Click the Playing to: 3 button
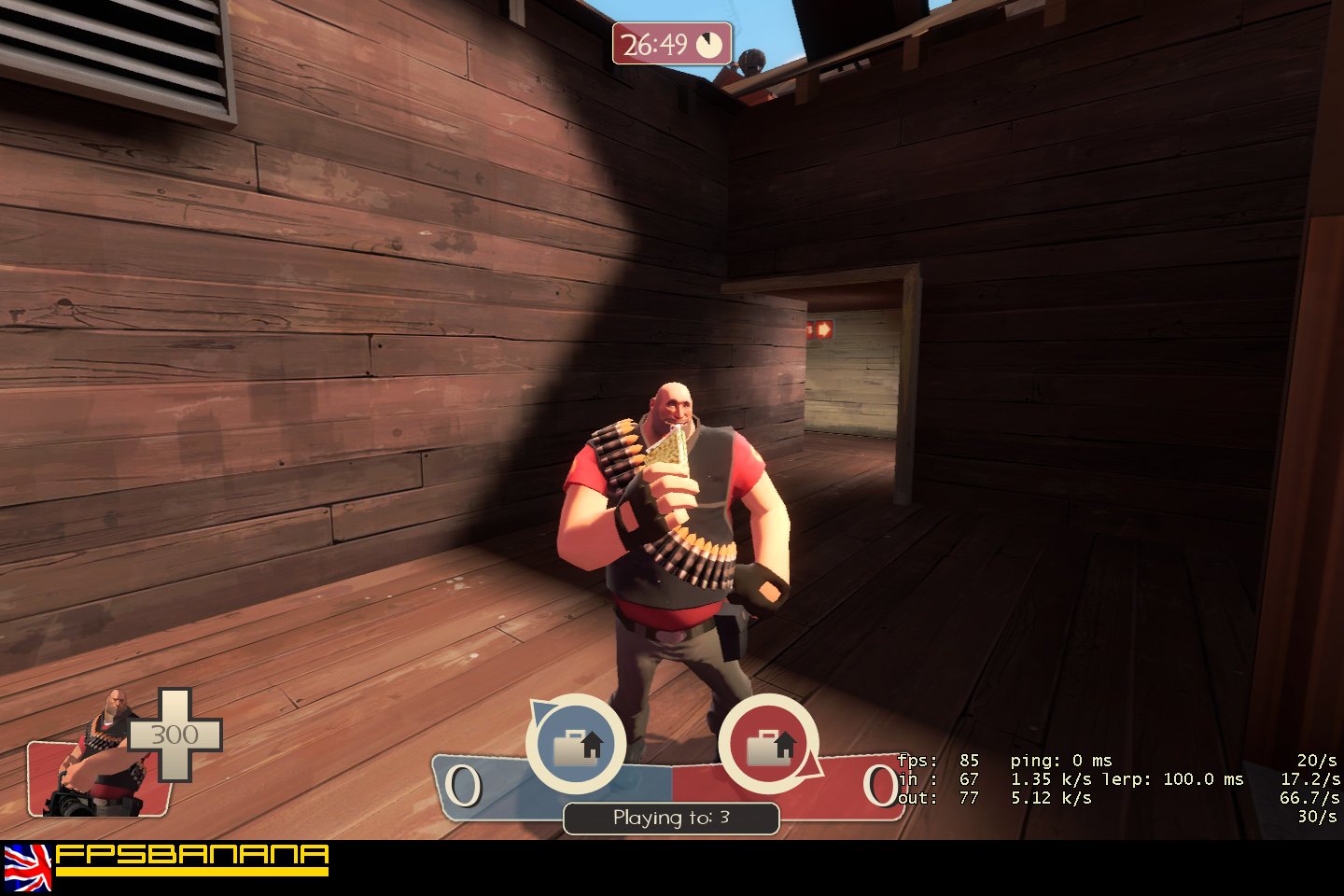Viewport: 1344px width, 896px height. coord(670,819)
